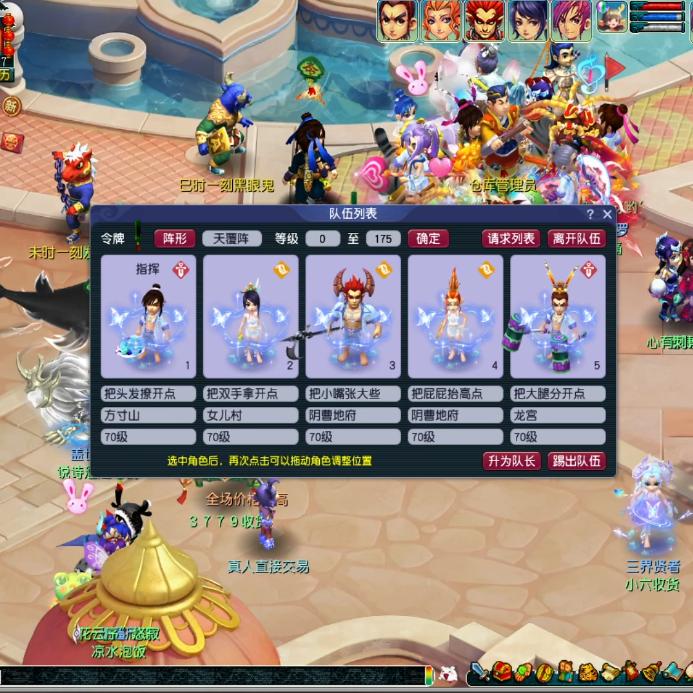The width and height of the screenshot is (693, 693).
Task: Kick selected member with 踢出队伍
Action: (577, 460)
